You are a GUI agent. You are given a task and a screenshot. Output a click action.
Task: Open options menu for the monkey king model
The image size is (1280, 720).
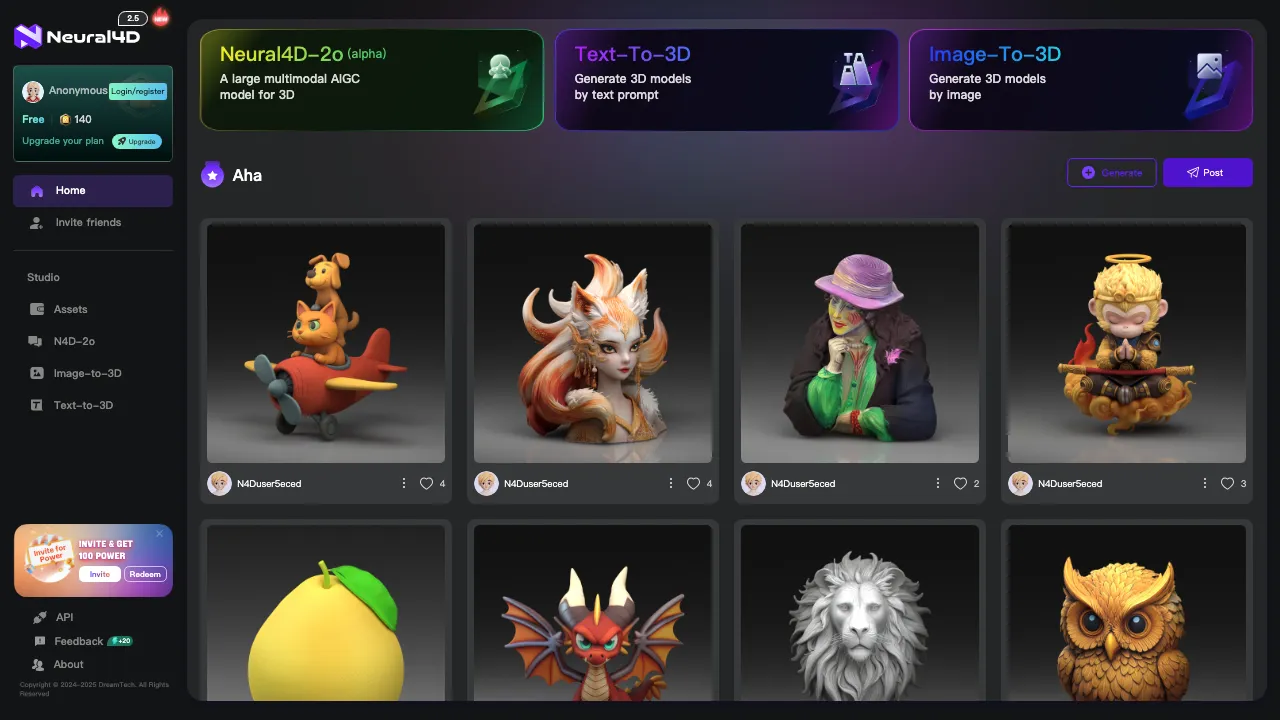pos(1205,484)
